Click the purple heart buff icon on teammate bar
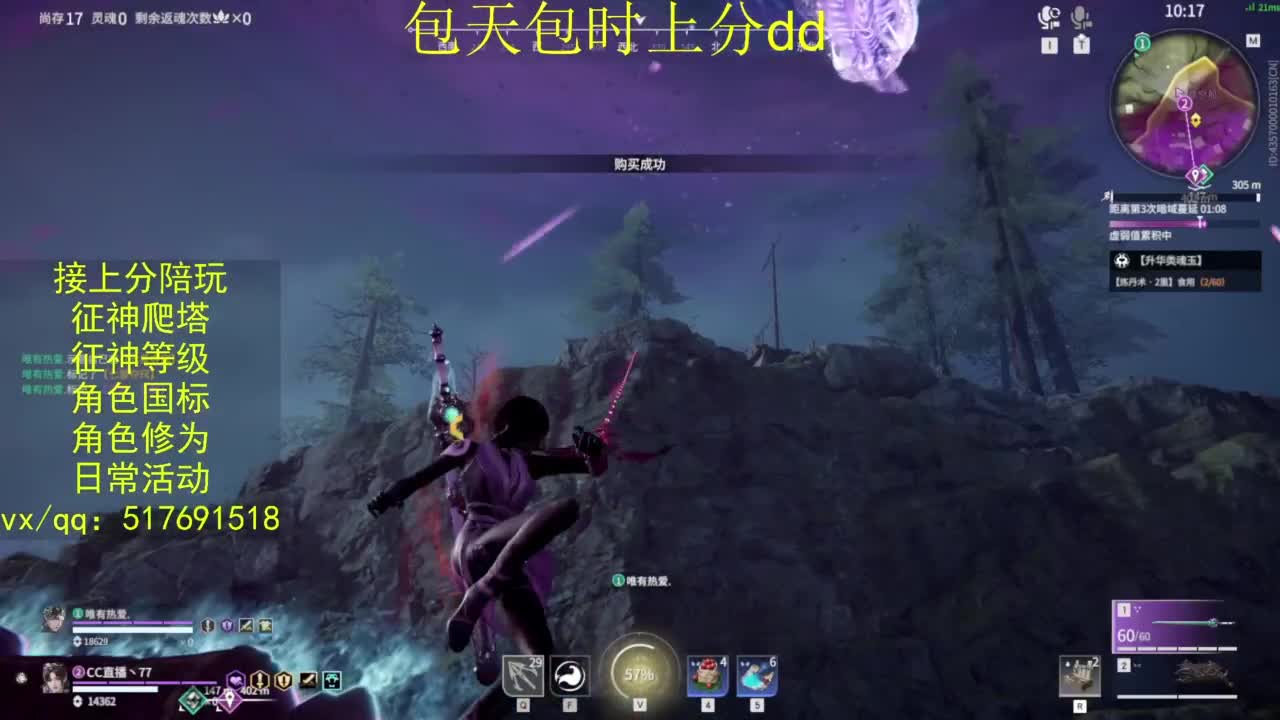Viewport: 1280px width, 720px height. [x=236, y=681]
